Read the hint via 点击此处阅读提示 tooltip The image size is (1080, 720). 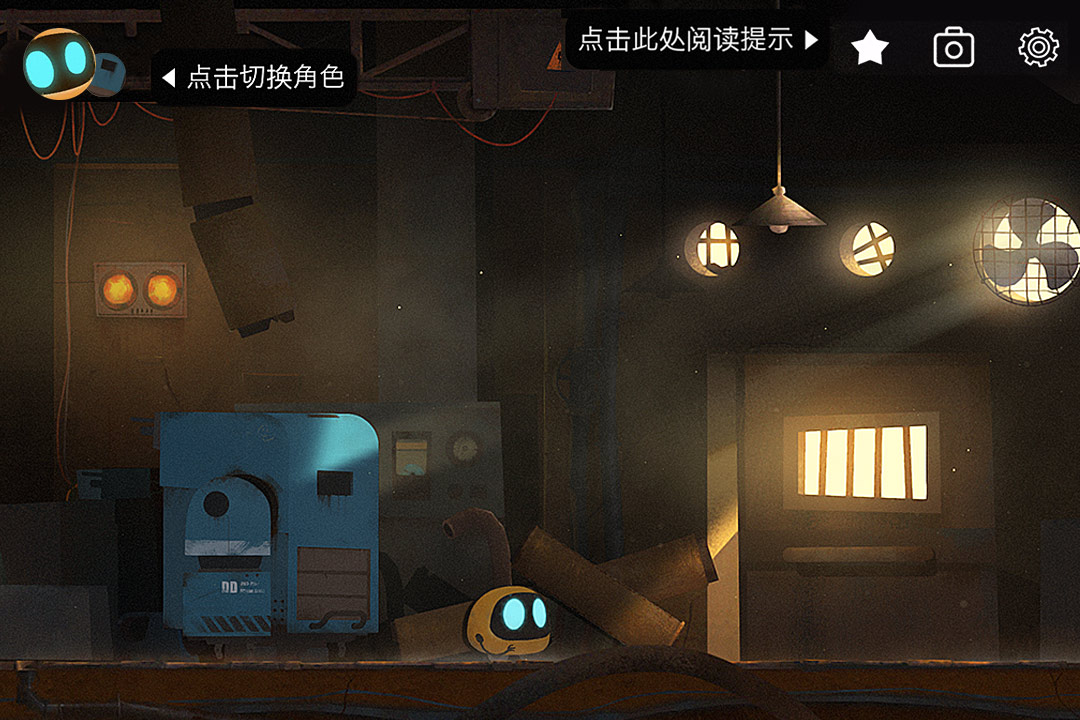coord(697,40)
